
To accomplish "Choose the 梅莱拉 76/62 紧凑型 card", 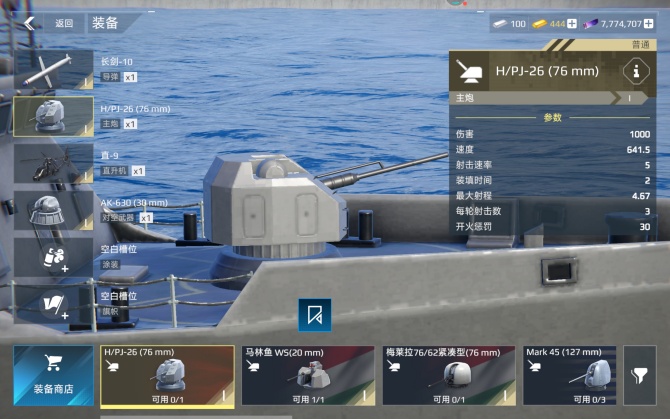I will point(448,375).
